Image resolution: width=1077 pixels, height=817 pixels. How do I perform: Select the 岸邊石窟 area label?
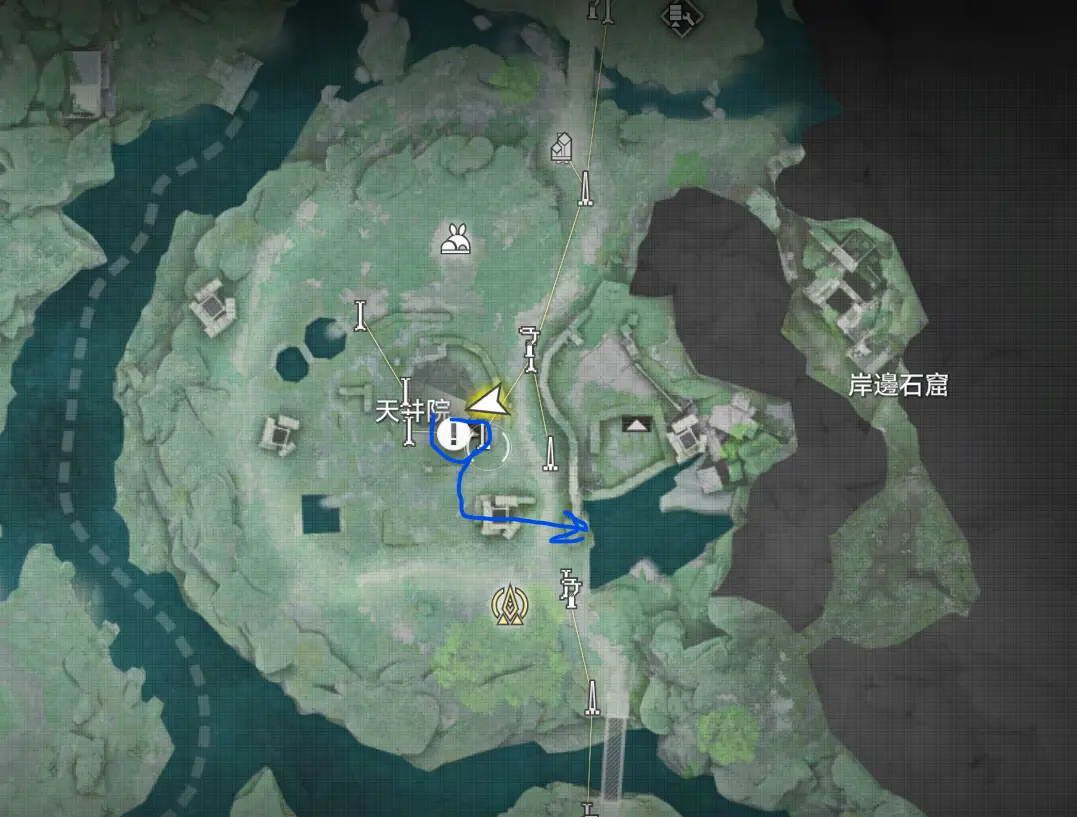coord(897,385)
